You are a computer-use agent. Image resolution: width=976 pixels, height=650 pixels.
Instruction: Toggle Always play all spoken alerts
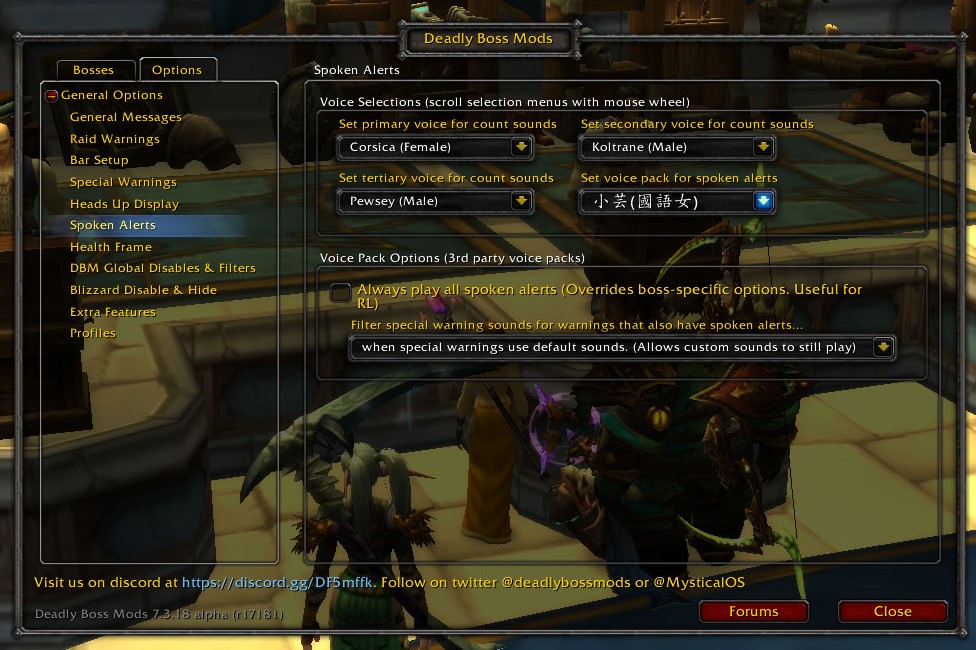click(x=341, y=292)
